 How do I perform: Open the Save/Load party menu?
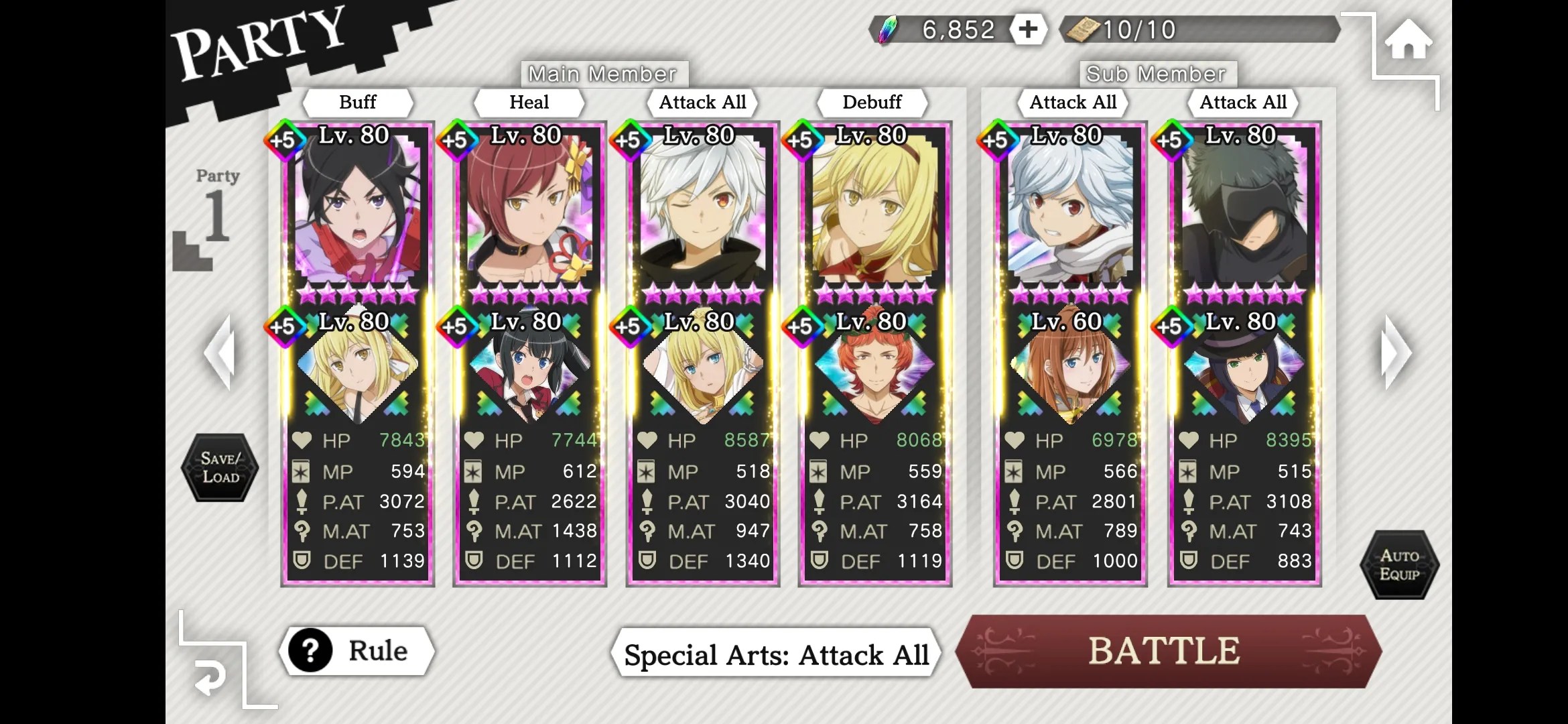point(220,467)
